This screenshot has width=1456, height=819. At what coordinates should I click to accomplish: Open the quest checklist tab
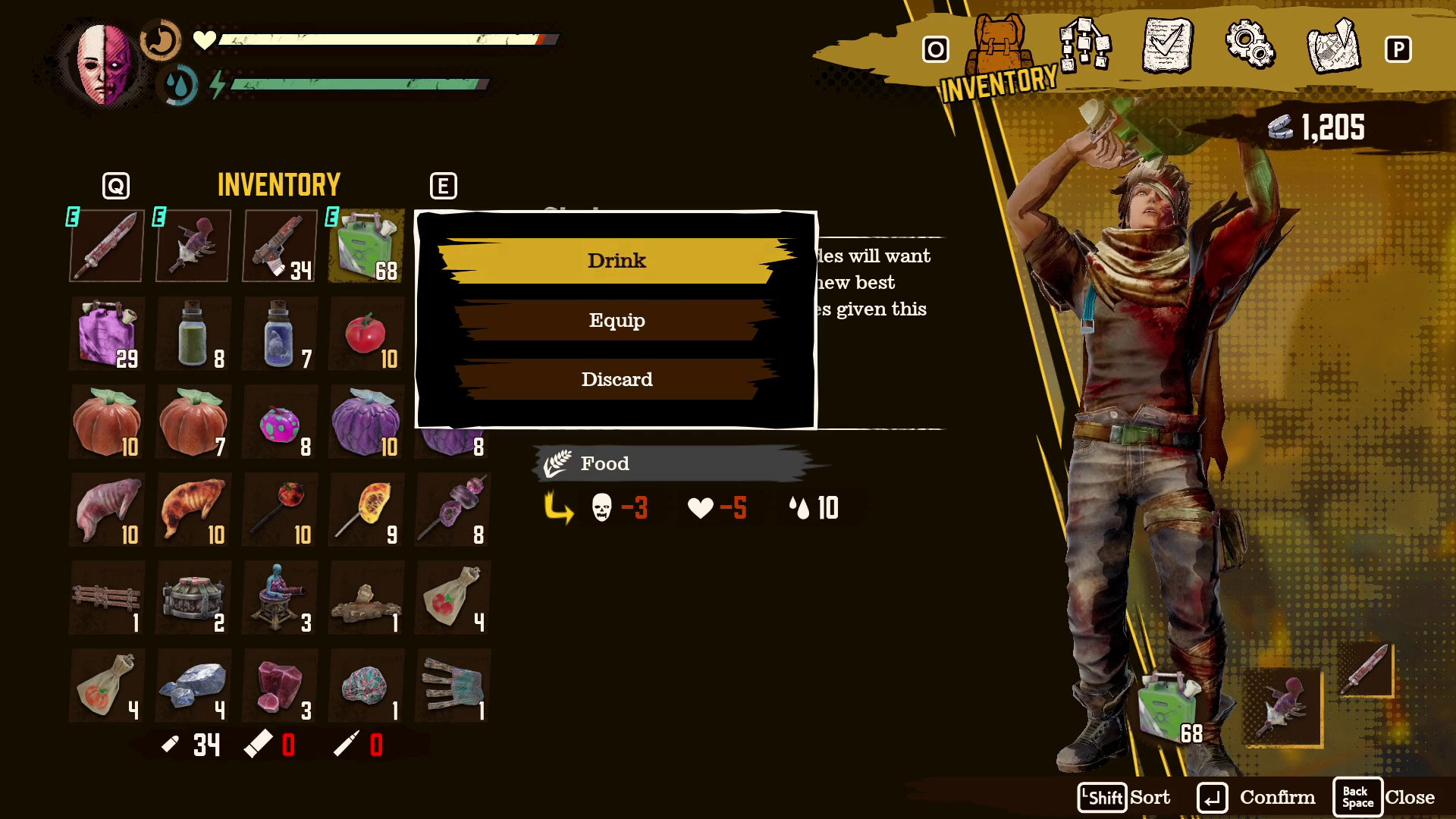point(1167,47)
